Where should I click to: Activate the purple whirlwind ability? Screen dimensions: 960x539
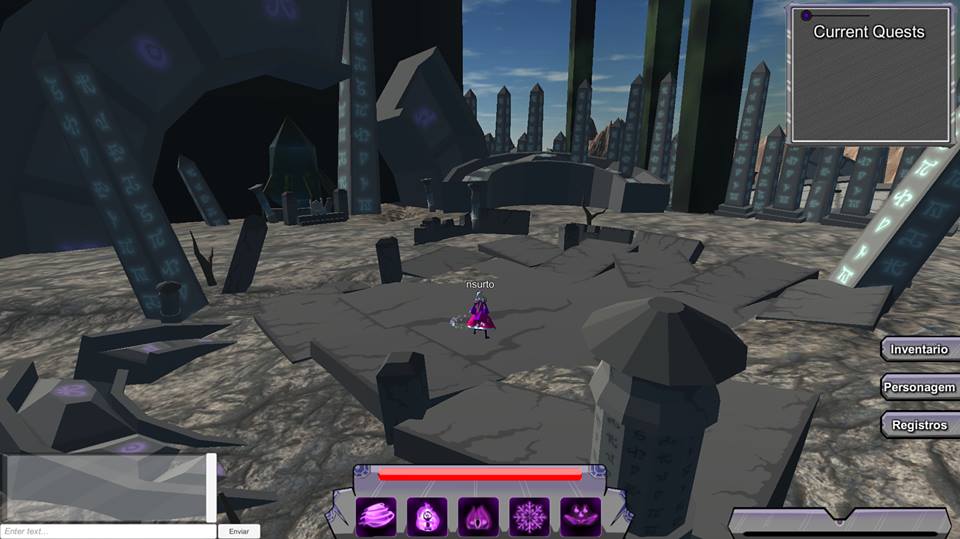pyautogui.click(x=377, y=516)
